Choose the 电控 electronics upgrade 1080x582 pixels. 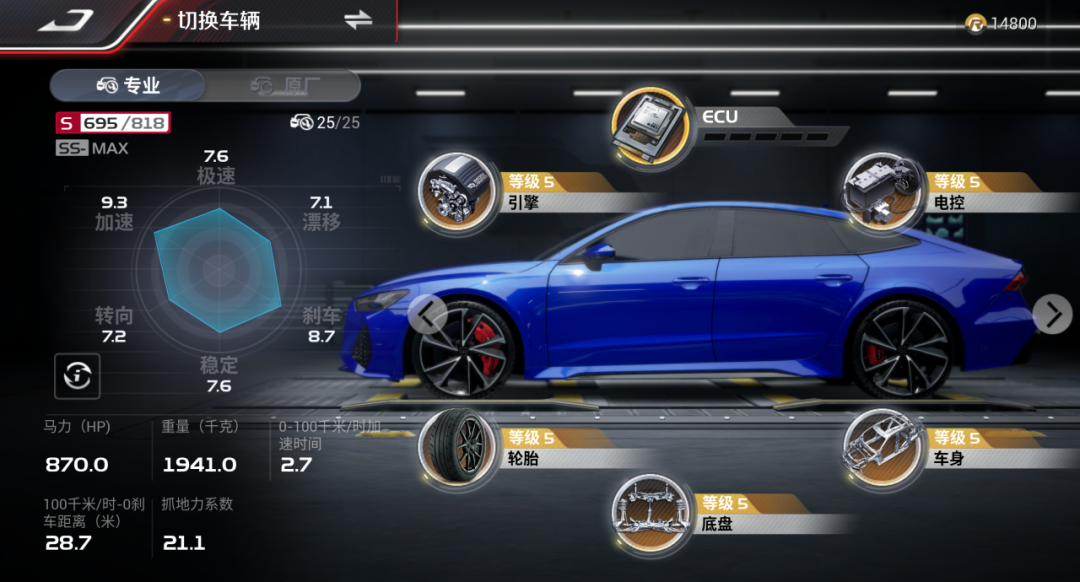pyautogui.click(x=880, y=189)
